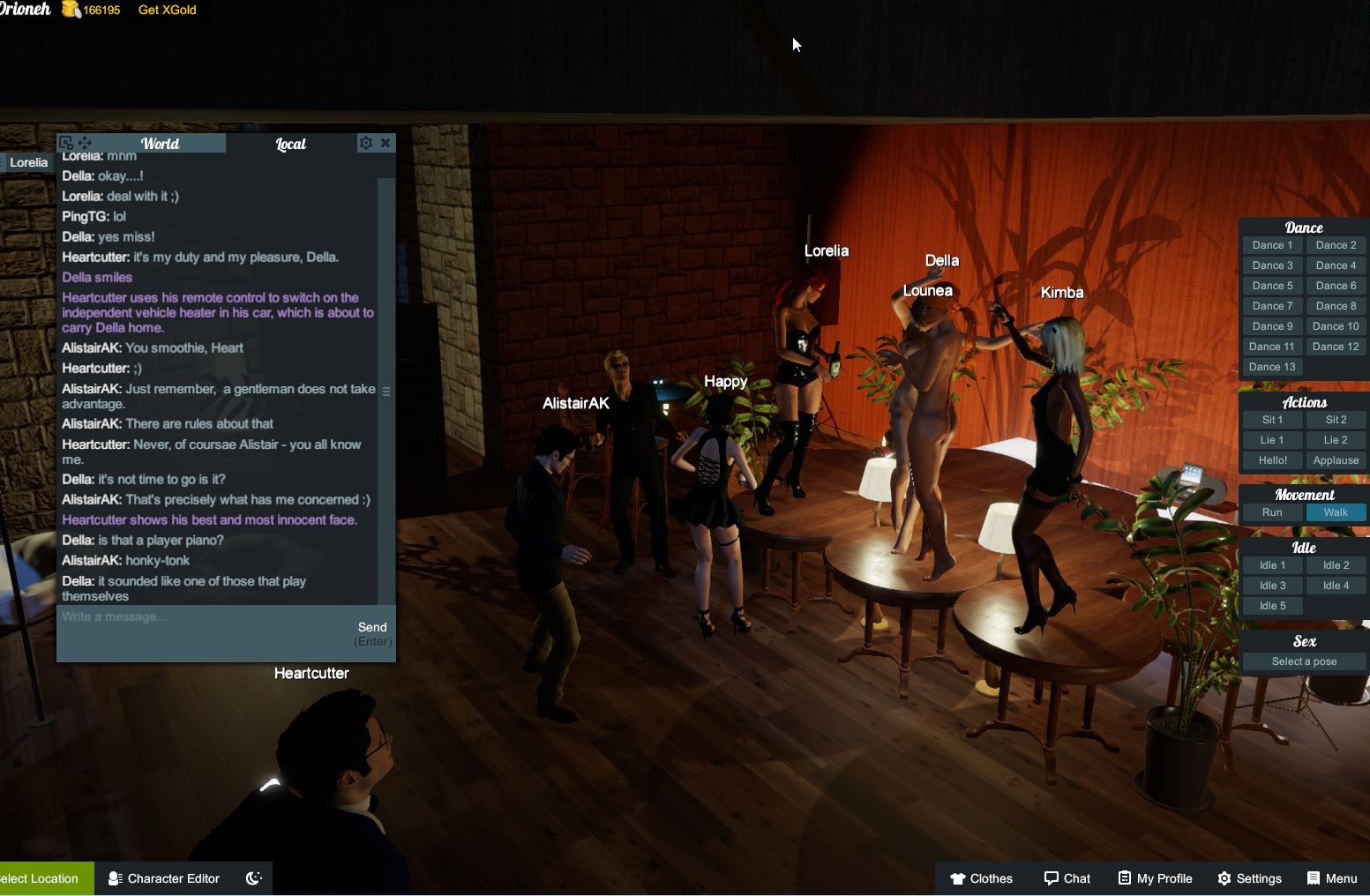Click the Get XGold link
Viewport: 1370px width, 896px height.
pyautogui.click(x=167, y=11)
